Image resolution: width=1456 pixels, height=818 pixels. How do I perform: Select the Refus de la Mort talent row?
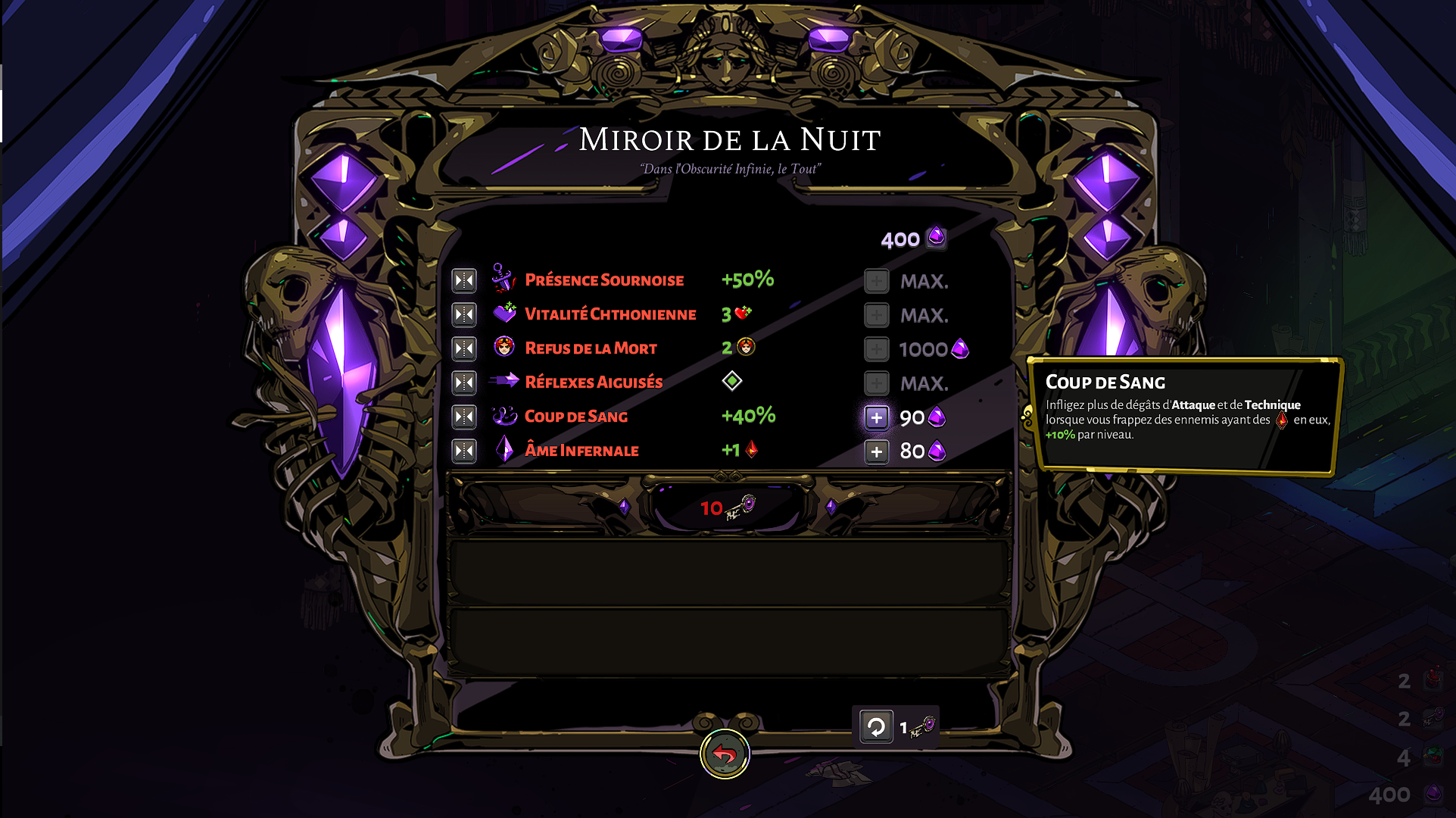pos(591,348)
